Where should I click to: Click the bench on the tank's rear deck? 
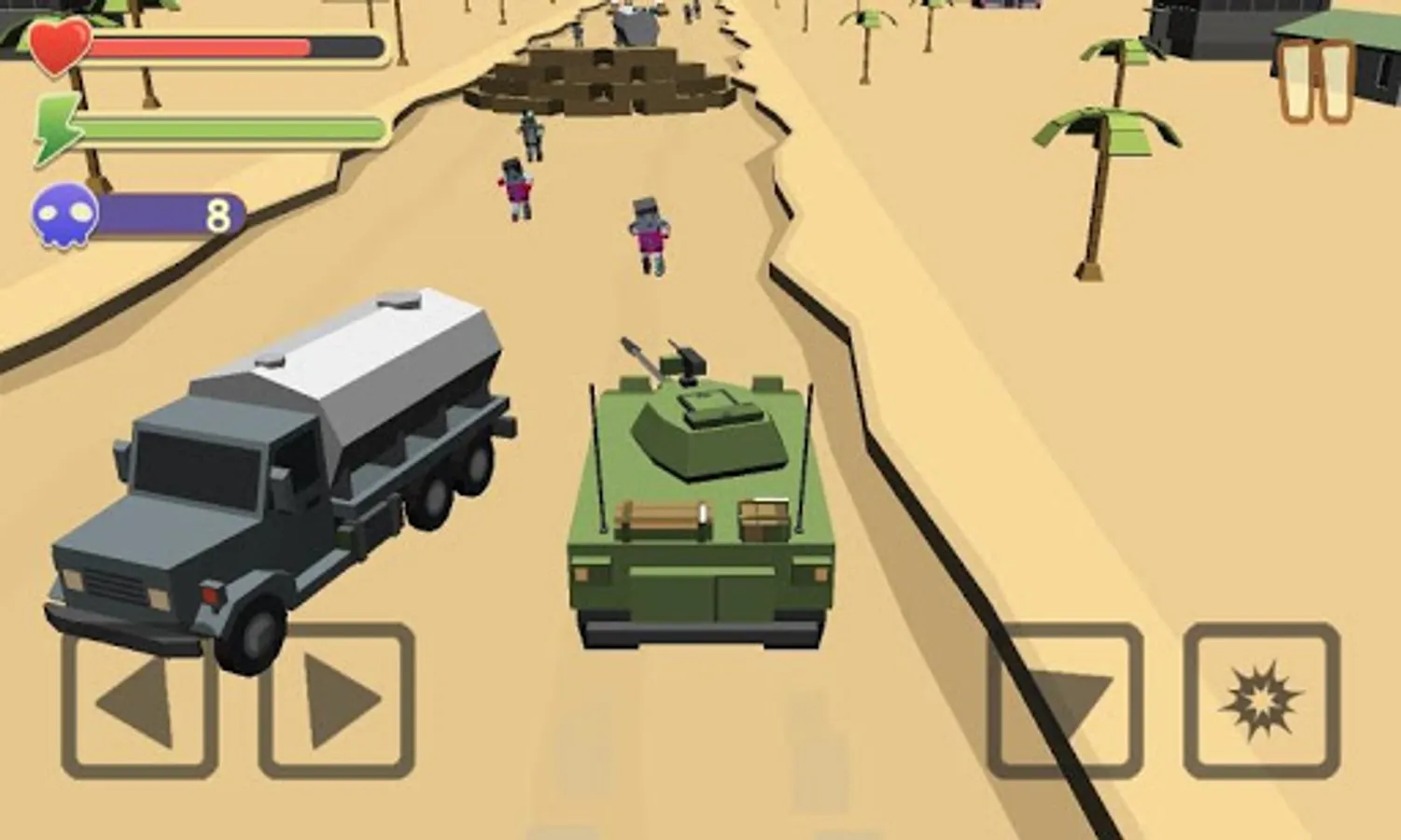(663, 518)
